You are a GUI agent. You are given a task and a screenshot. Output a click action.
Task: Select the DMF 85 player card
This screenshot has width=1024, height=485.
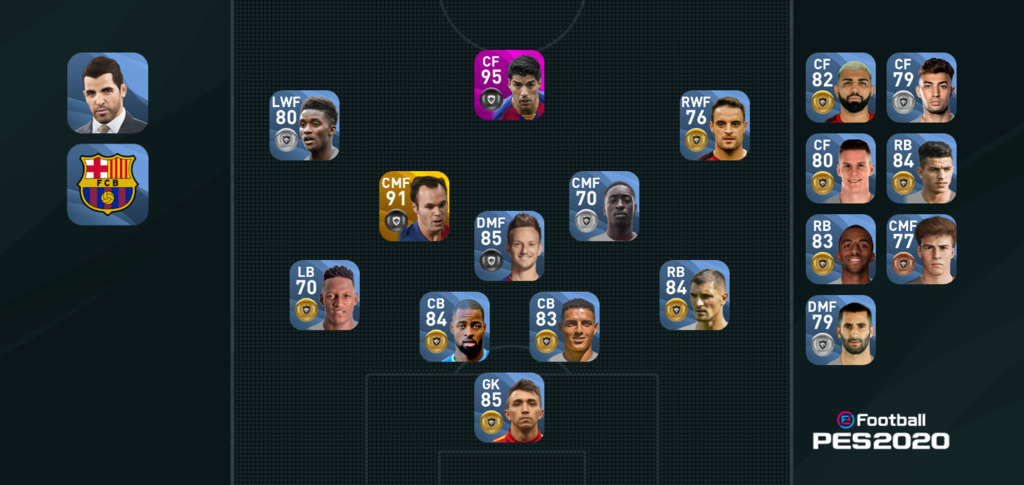click(509, 246)
